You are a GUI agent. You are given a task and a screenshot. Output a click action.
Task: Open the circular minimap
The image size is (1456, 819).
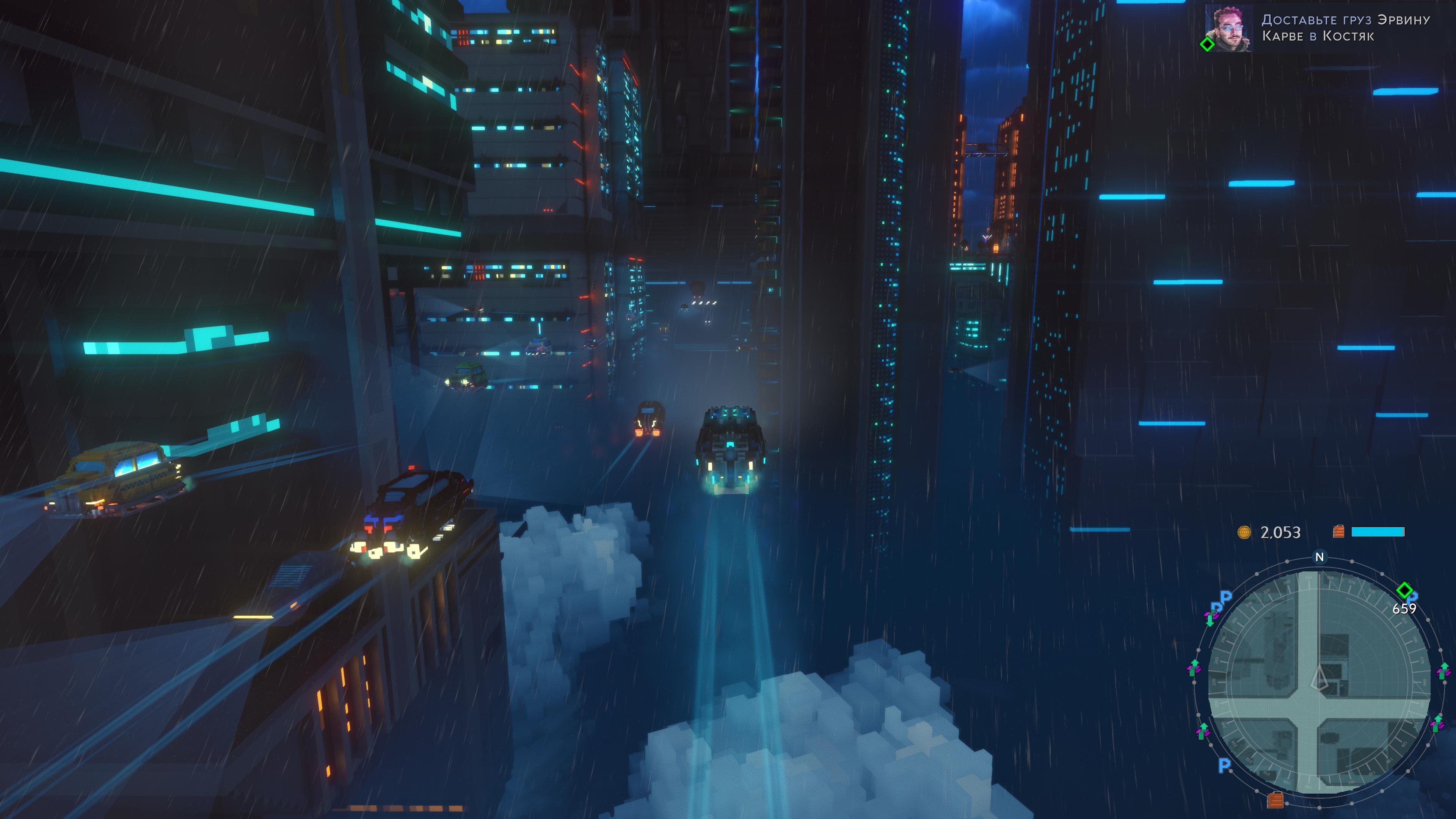click(x=1319, y=682)
